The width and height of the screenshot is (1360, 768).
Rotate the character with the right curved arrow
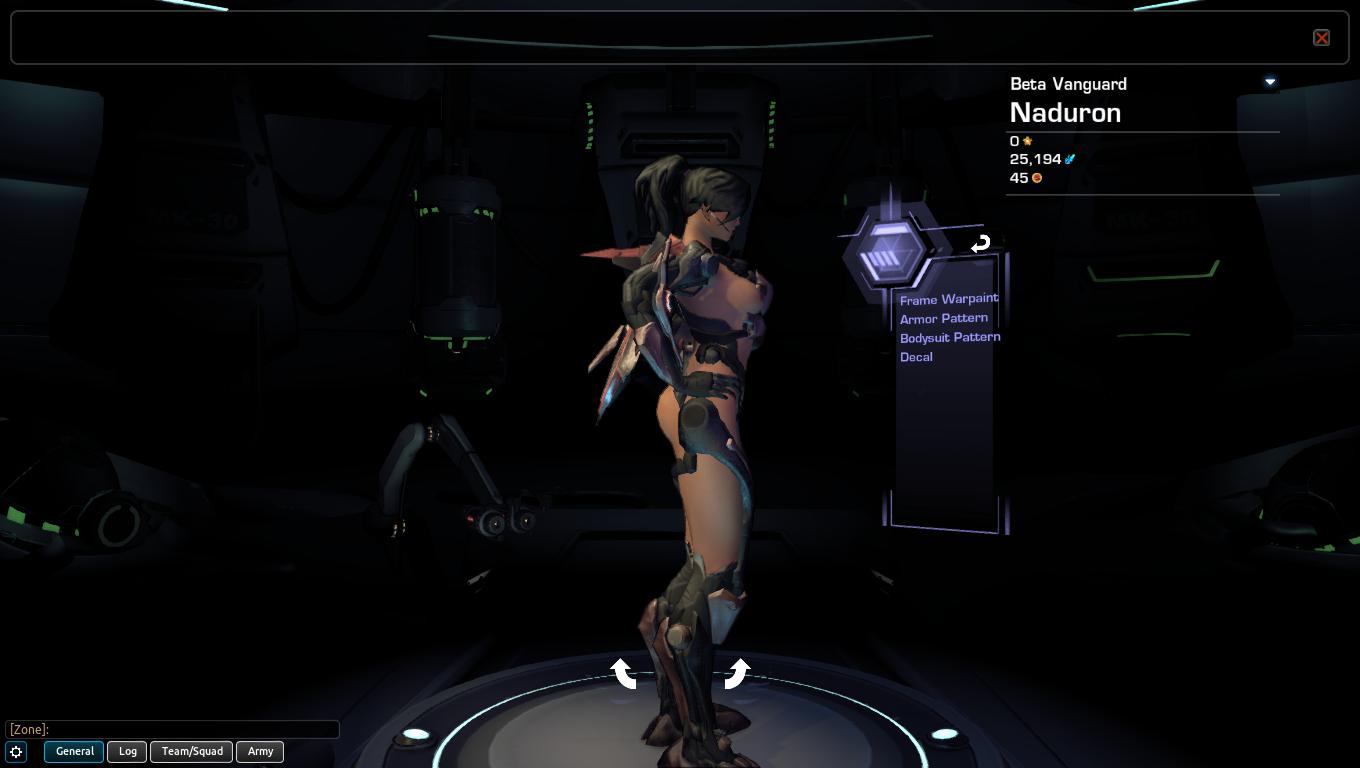(x=736, y=673)
